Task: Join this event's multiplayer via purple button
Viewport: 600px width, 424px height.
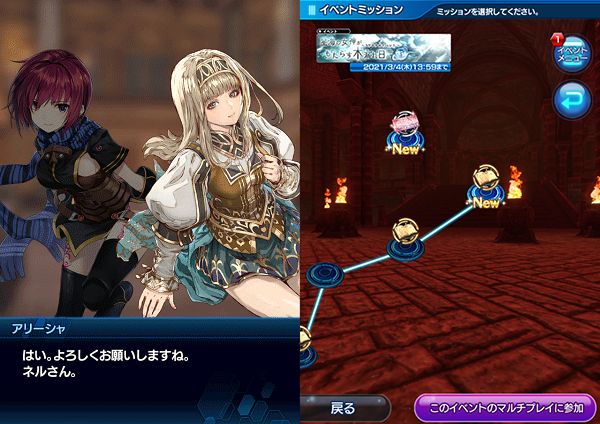Action: [504, 408]
